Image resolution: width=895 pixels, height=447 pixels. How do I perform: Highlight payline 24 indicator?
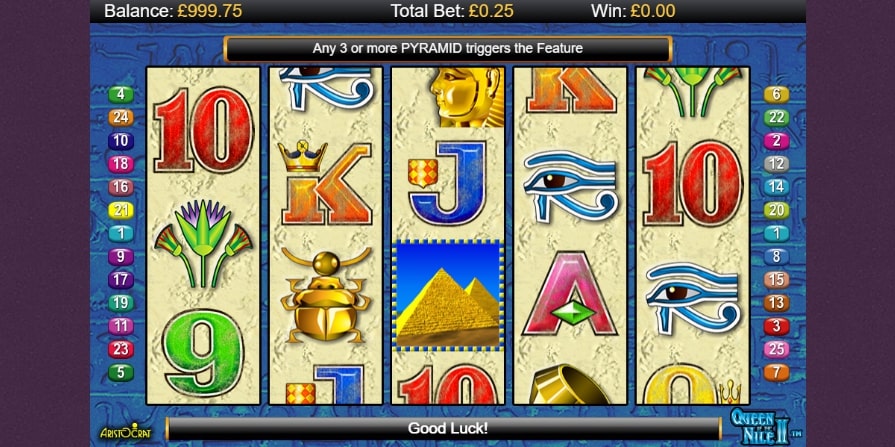point(121,118)
